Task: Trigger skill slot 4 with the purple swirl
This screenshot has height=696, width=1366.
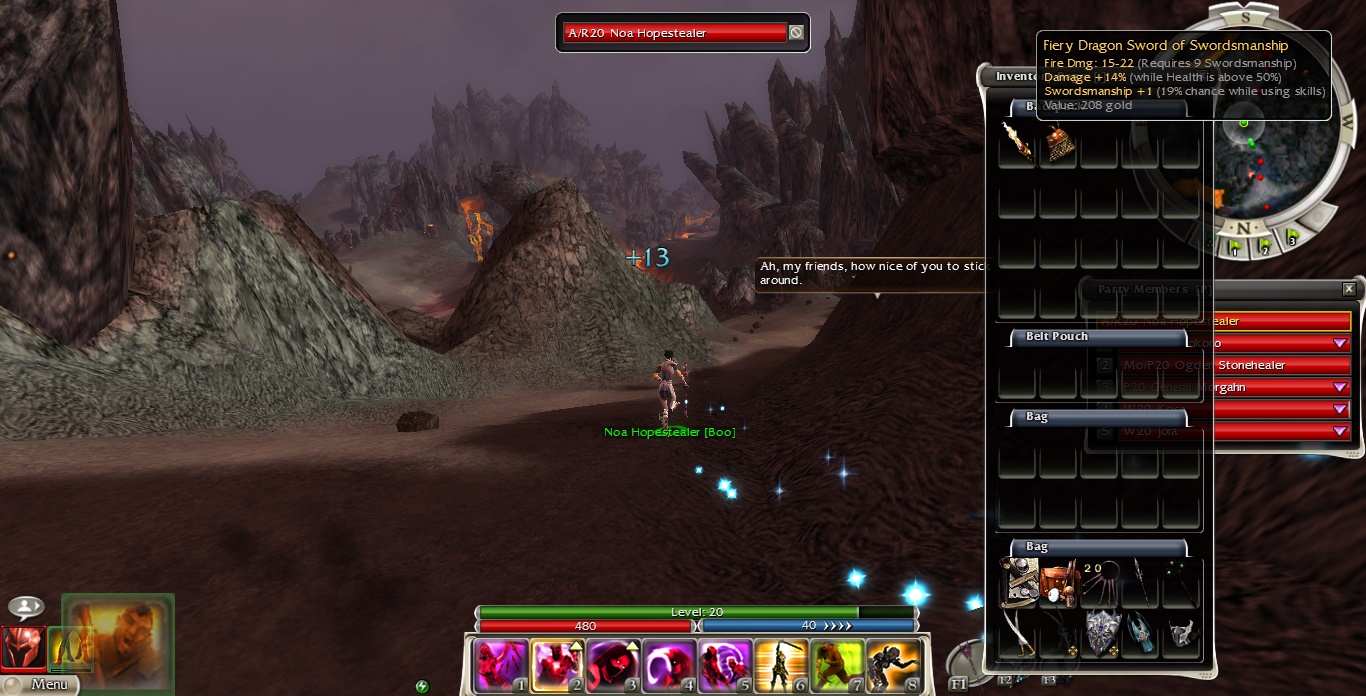Action: [x=669, y=666]
